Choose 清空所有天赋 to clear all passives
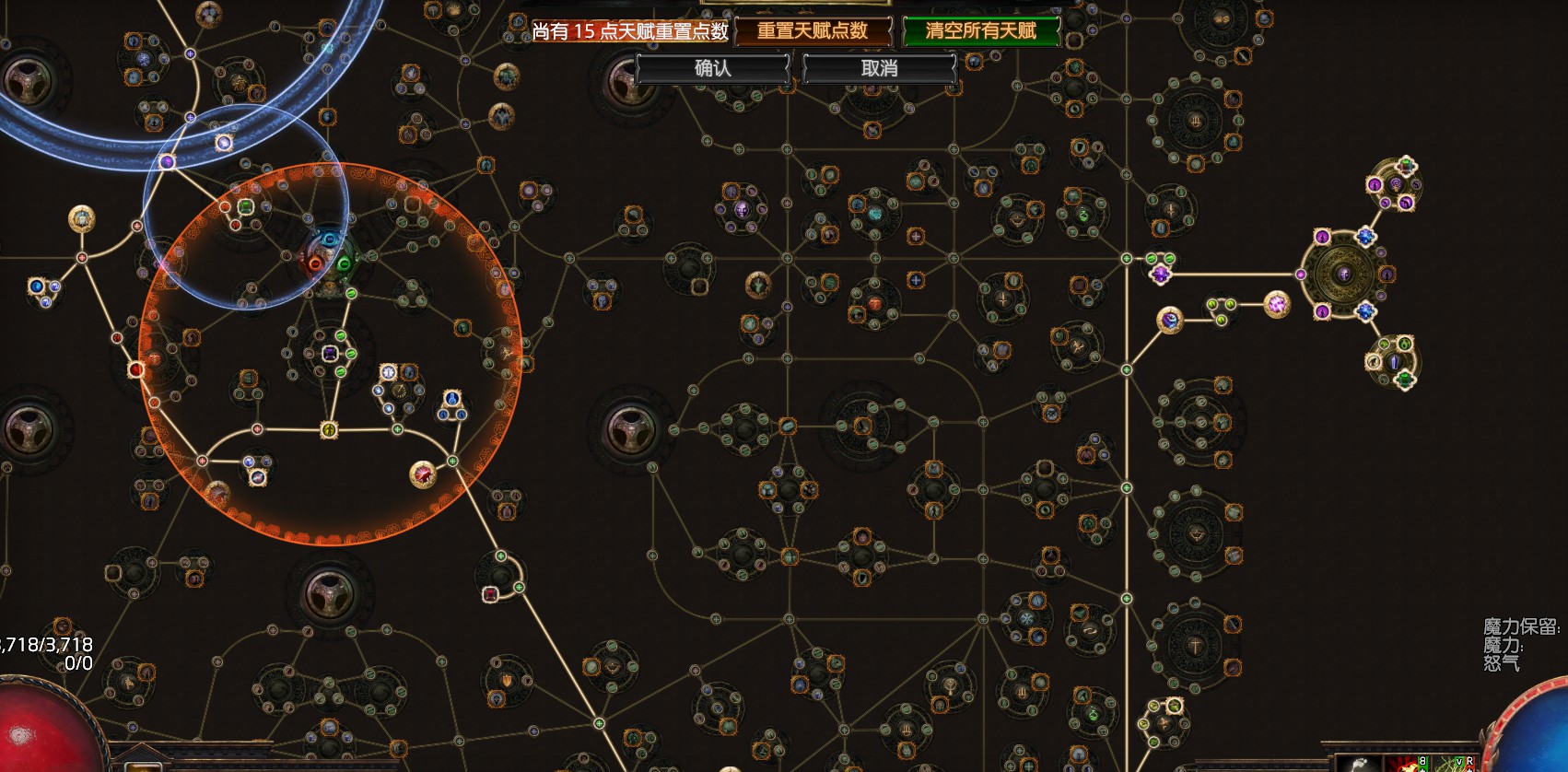 tap(980, 31)
